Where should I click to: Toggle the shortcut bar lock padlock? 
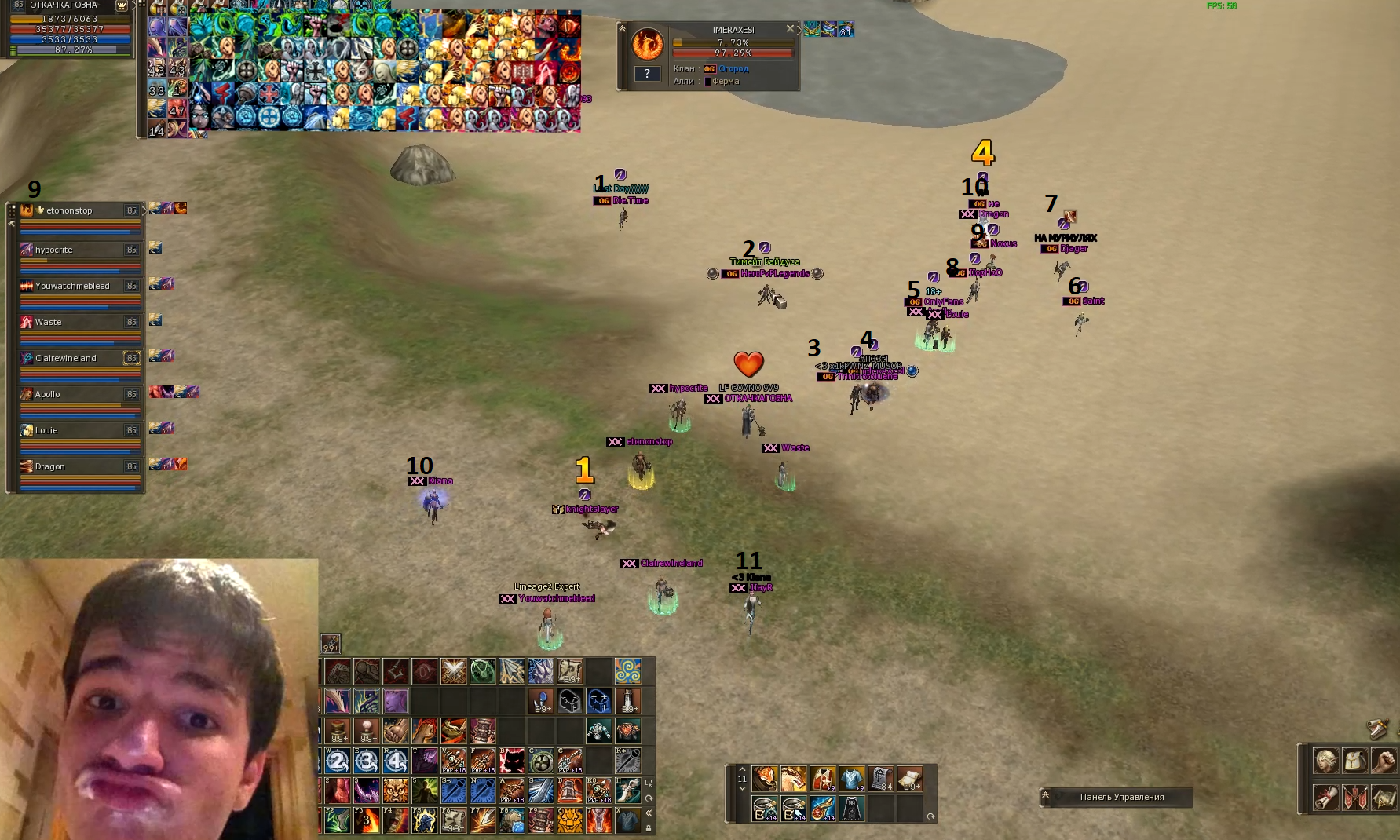pos(649,828)
